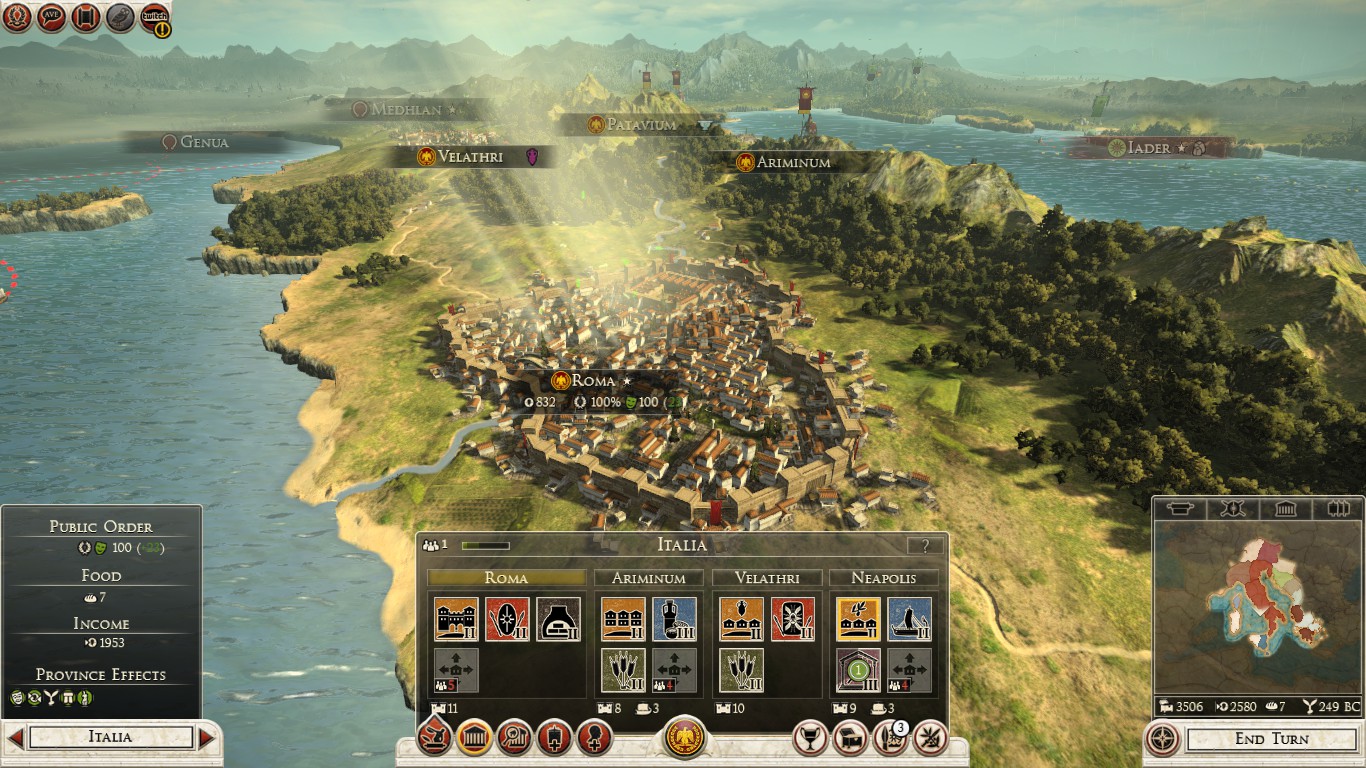1366x768 pixels.
Task: Click Neapolis's temple under construction
Action: 857,670
